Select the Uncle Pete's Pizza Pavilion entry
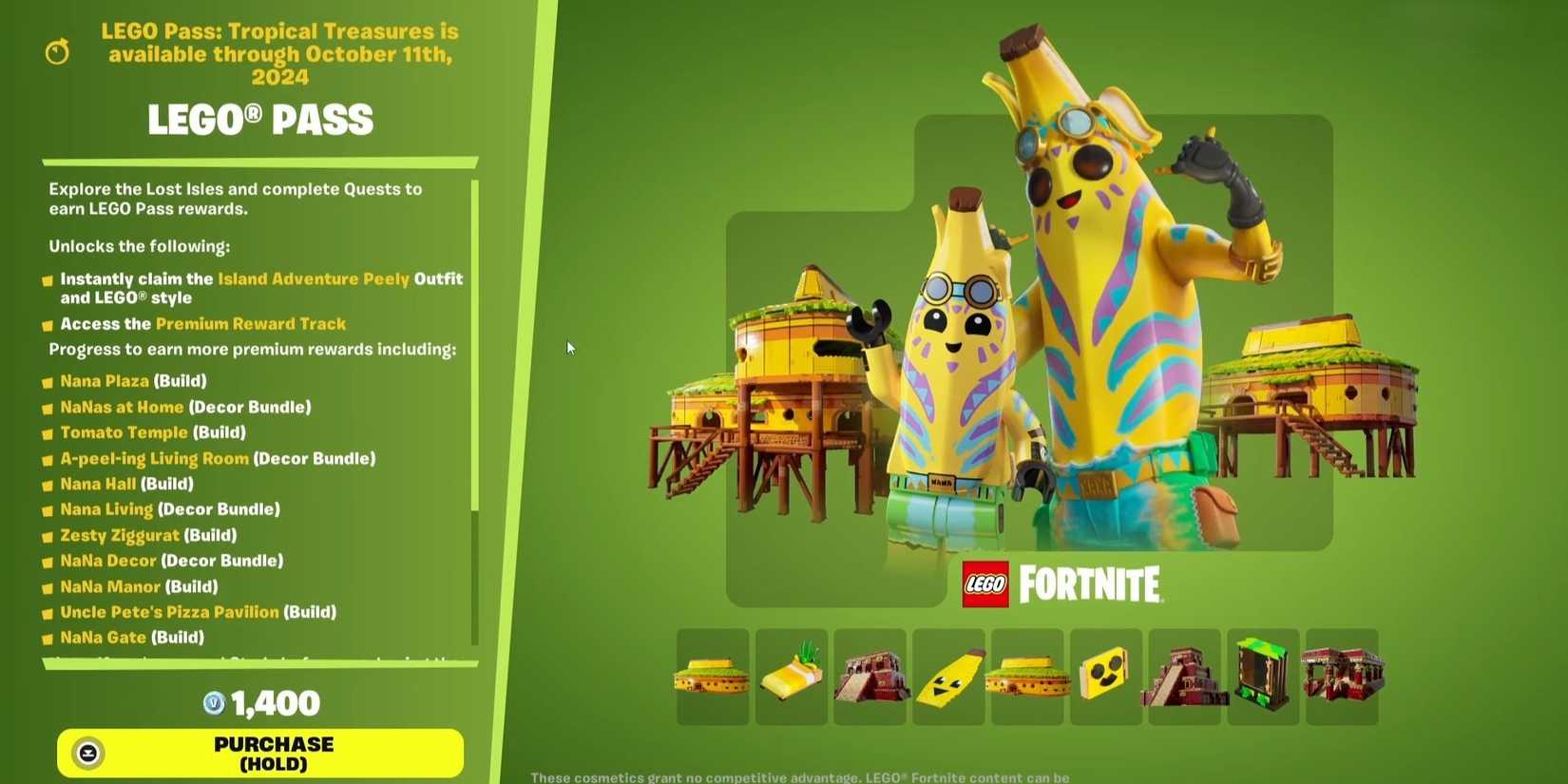 coord(169,612)
